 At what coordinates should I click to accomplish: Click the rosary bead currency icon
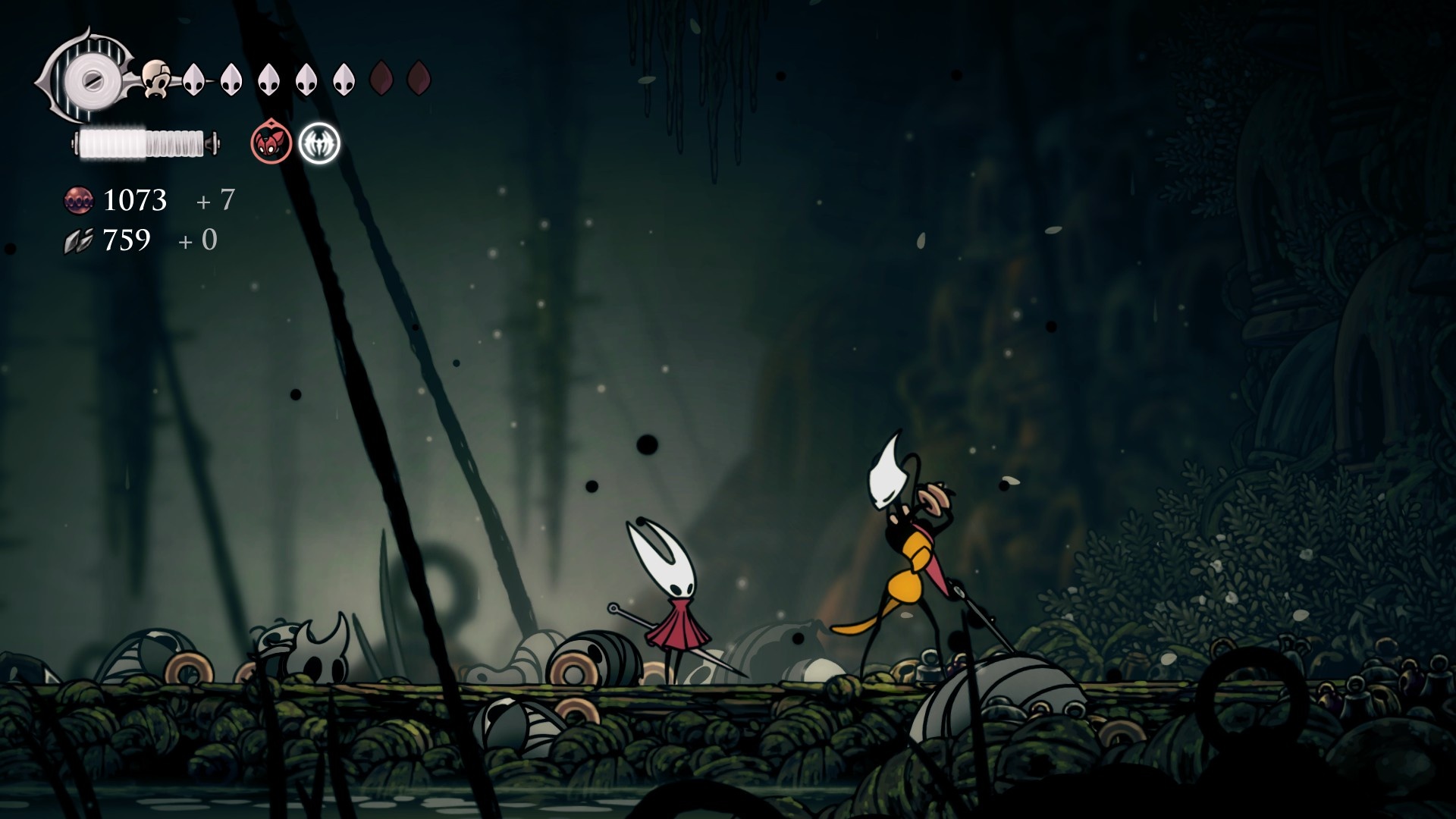point(78,200)
